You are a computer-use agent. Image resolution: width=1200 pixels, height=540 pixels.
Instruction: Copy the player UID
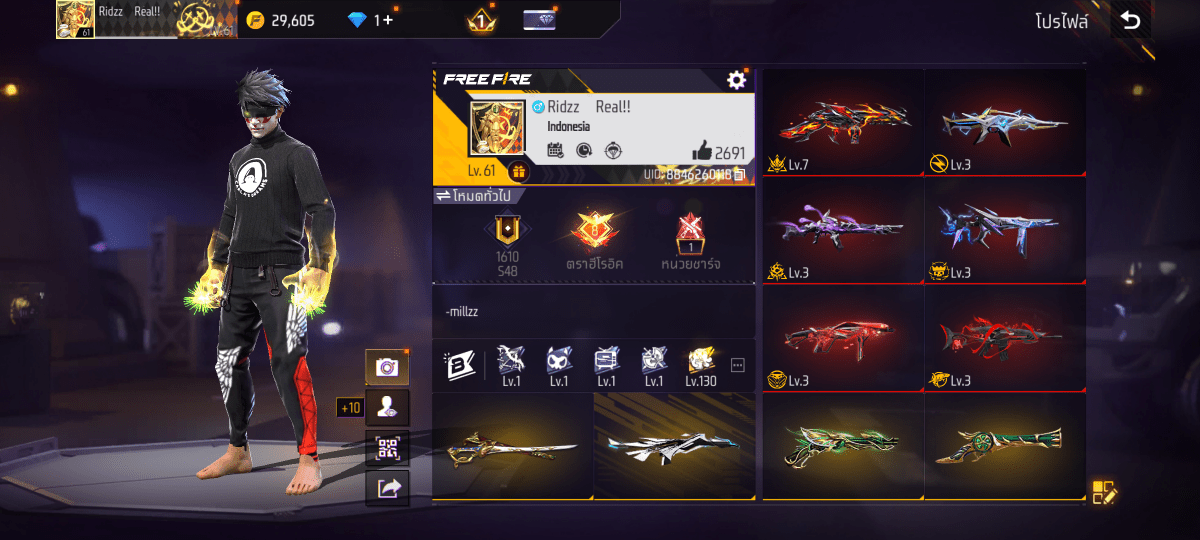point(740,175)
